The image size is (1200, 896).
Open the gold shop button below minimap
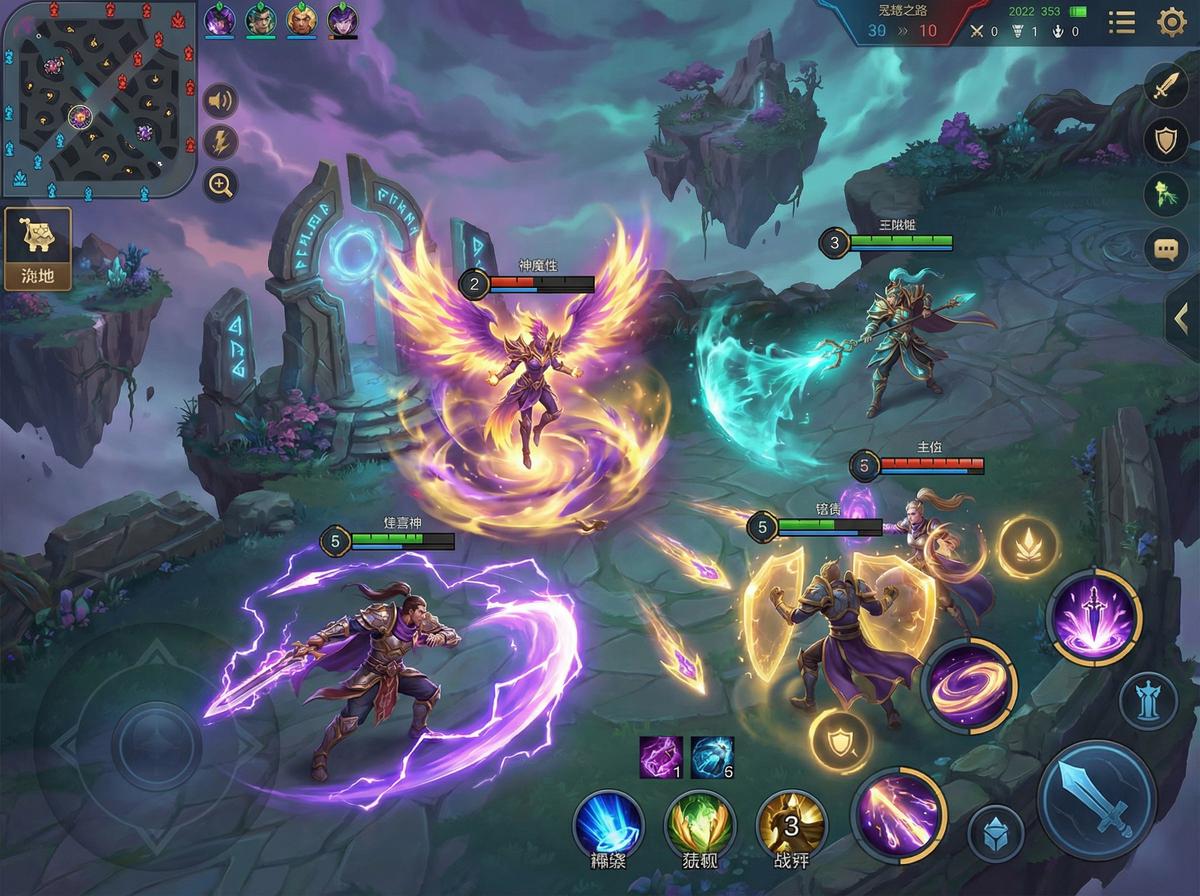(38, 248)
